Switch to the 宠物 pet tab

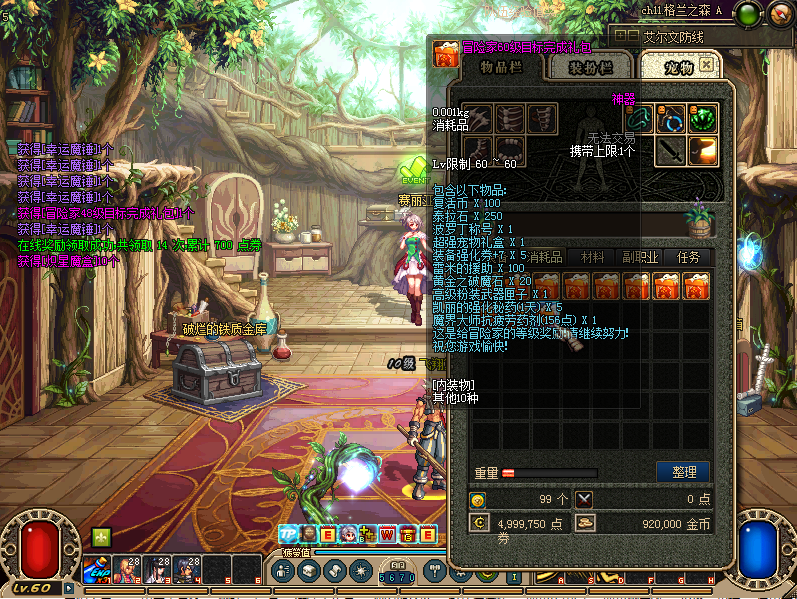pyautogui.click(x=678, y=67)
